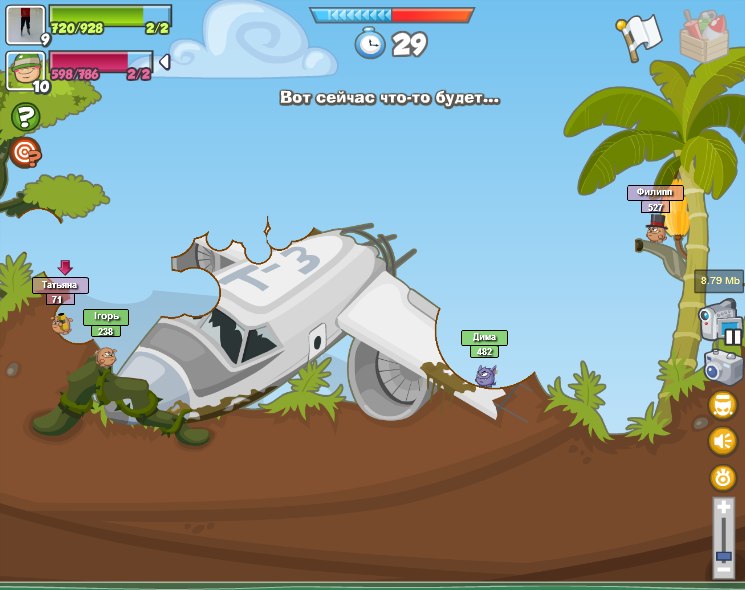Viewport: 745px width, 590px height.
Task: Raise the white surrender flag
Action: click(640, 36)
